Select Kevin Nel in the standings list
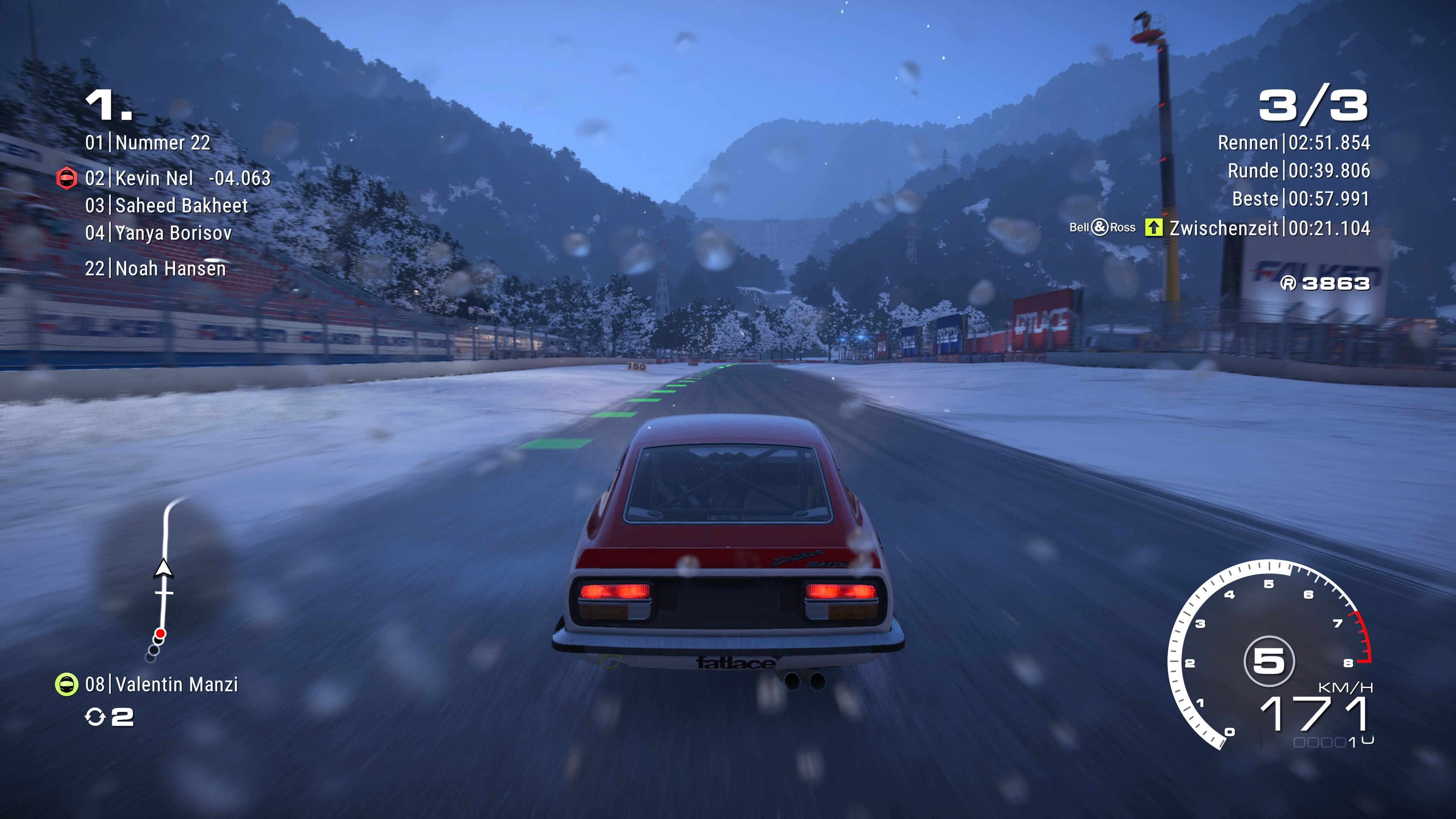 point(154,179)
